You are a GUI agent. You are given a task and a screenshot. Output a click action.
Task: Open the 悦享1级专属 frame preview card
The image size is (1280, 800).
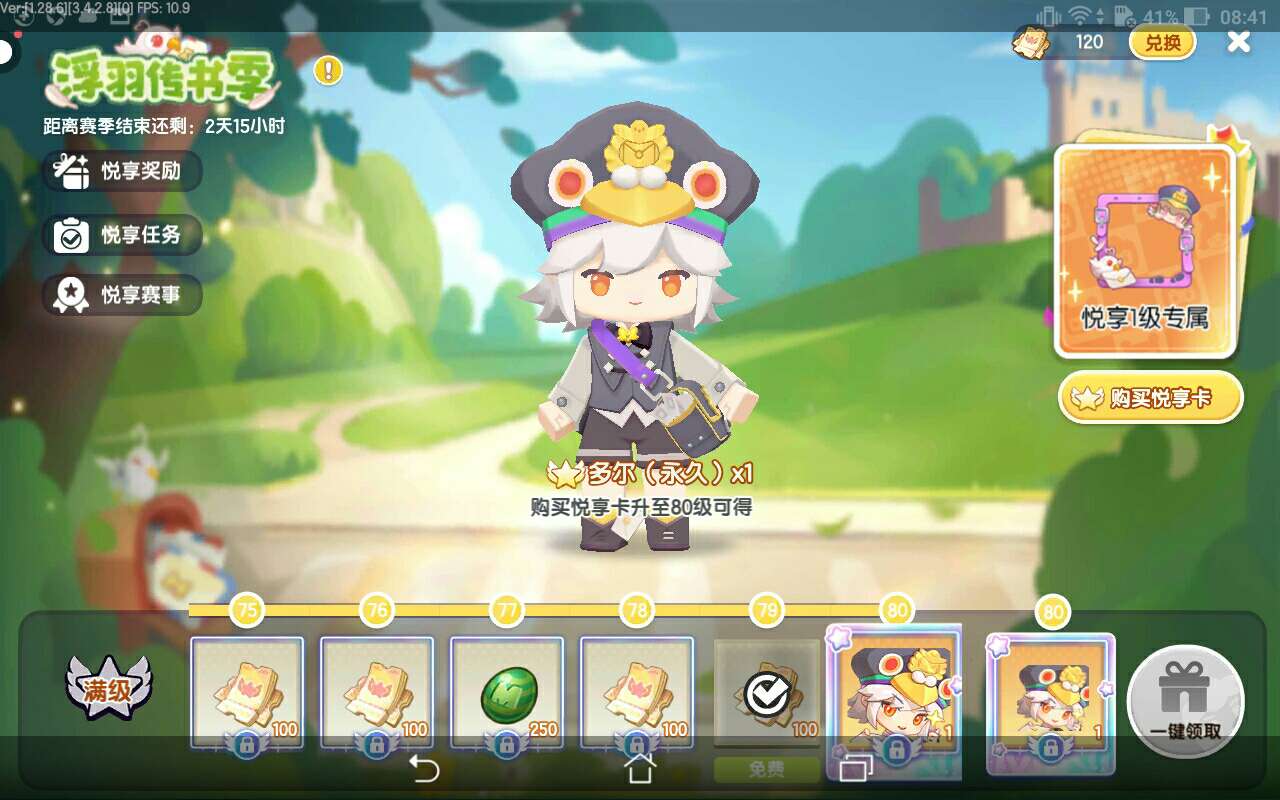[x=1146, y=250]
